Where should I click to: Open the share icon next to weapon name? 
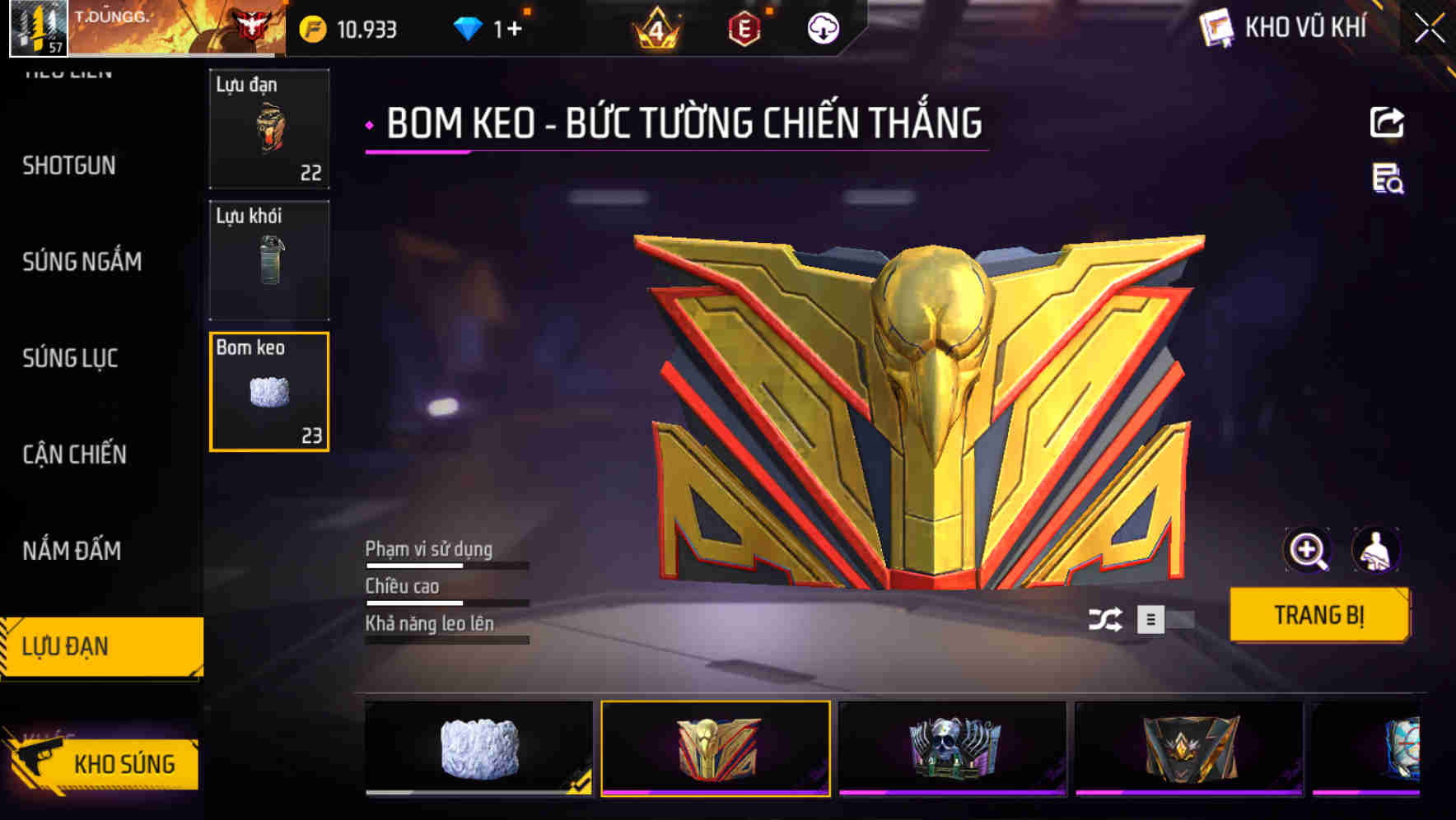tap(1387, 122)
